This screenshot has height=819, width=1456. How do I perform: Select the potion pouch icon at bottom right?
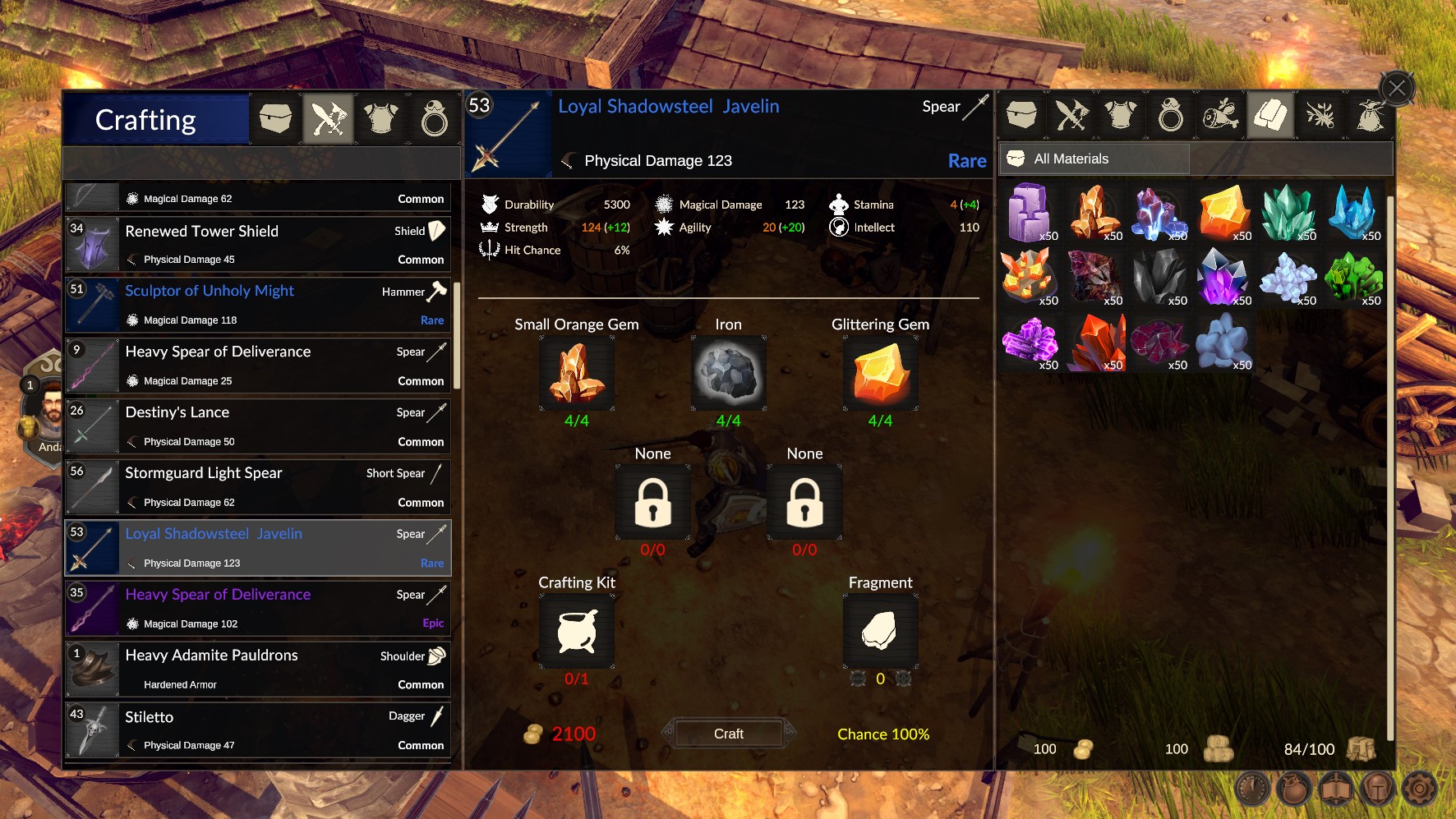point(1293,789)
